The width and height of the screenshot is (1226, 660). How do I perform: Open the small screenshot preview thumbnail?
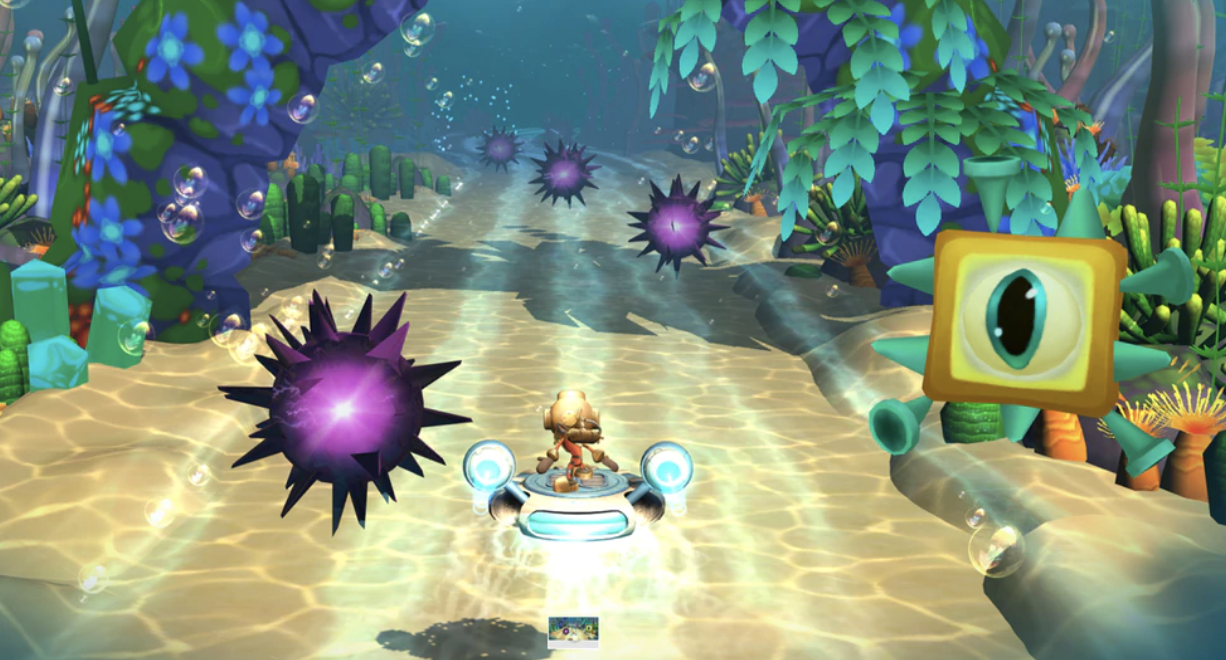573,631
